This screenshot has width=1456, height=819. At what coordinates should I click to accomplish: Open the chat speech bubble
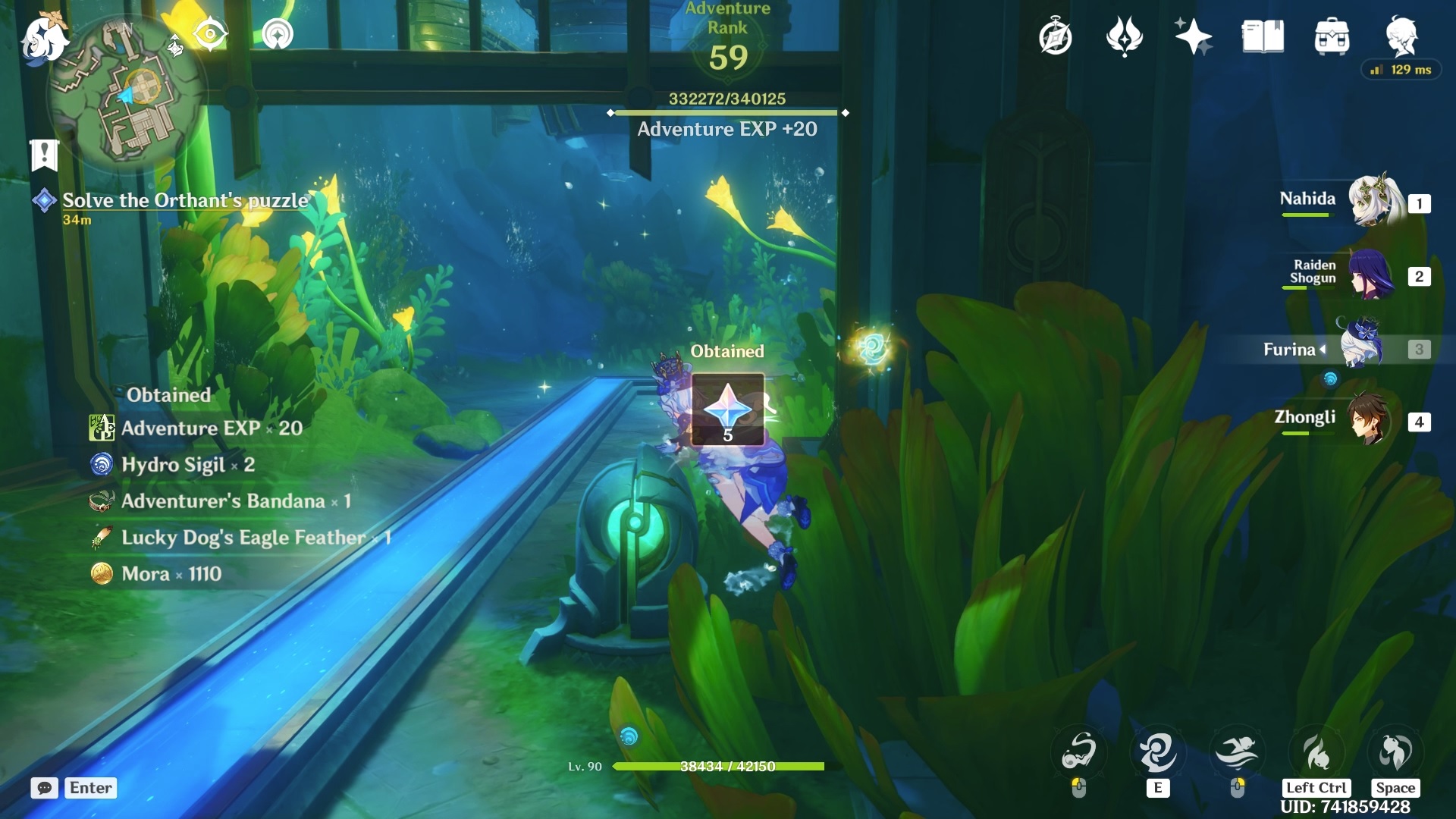tap(45, 788)
